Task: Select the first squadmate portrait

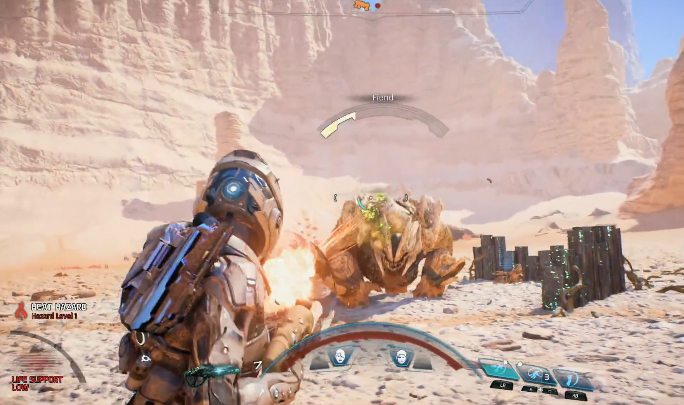Action: pos(338,356)
